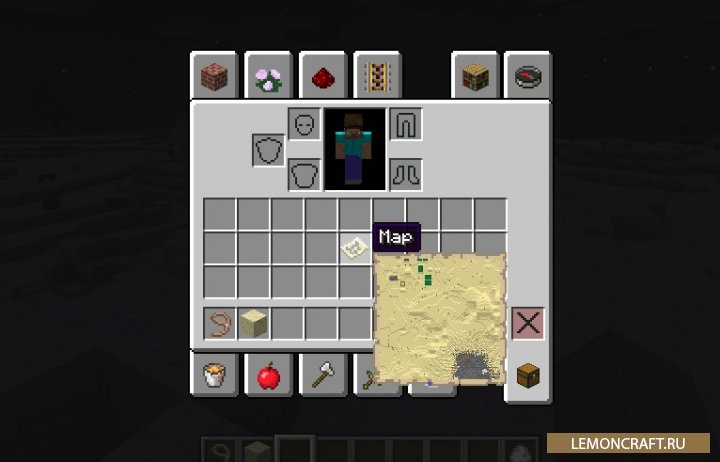Screen dimensions: 720x462
Task: Click the empty leggings armor slot
Action: coord(405,124)
